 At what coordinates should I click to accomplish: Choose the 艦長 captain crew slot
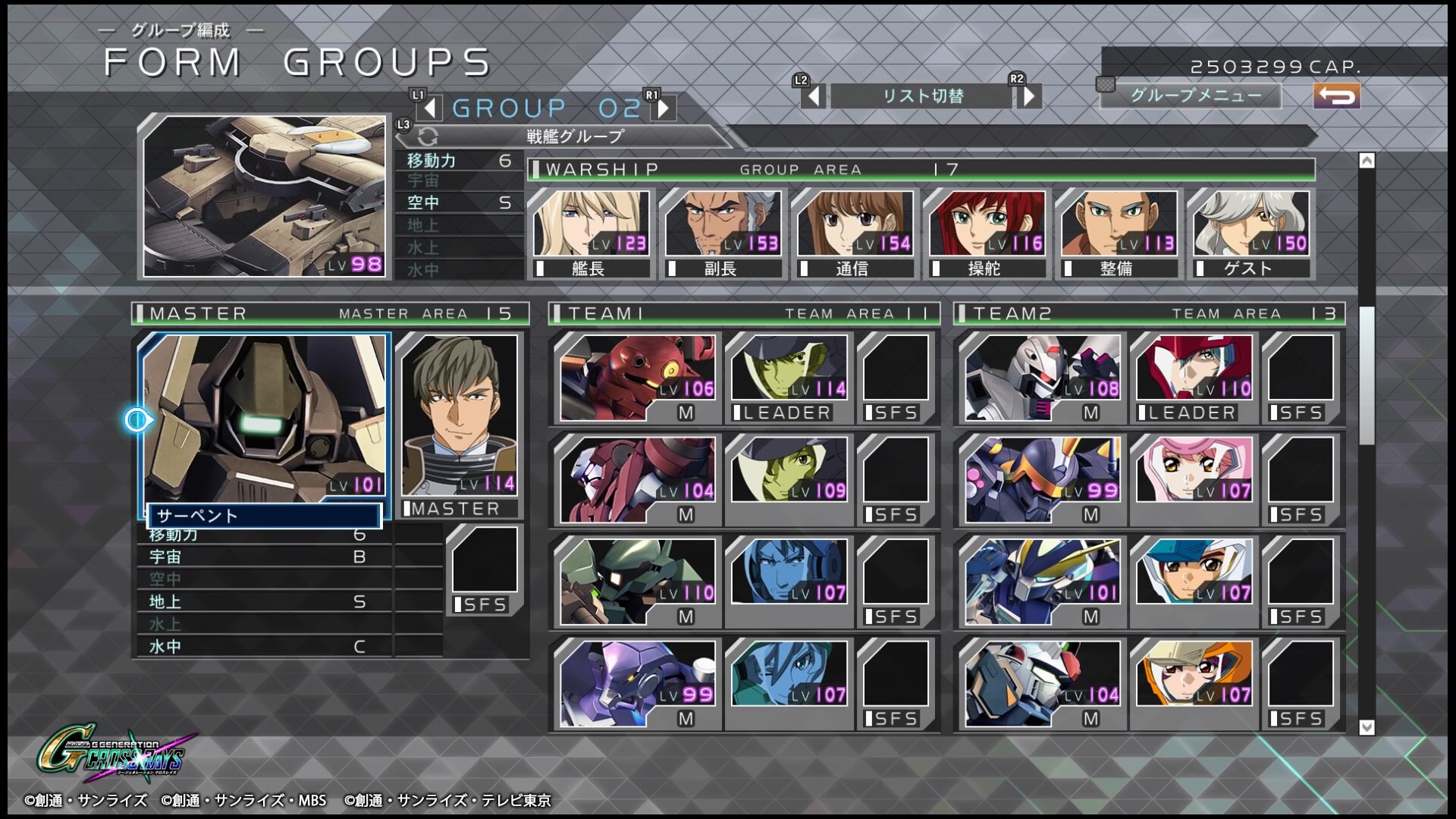click(591, 234)
